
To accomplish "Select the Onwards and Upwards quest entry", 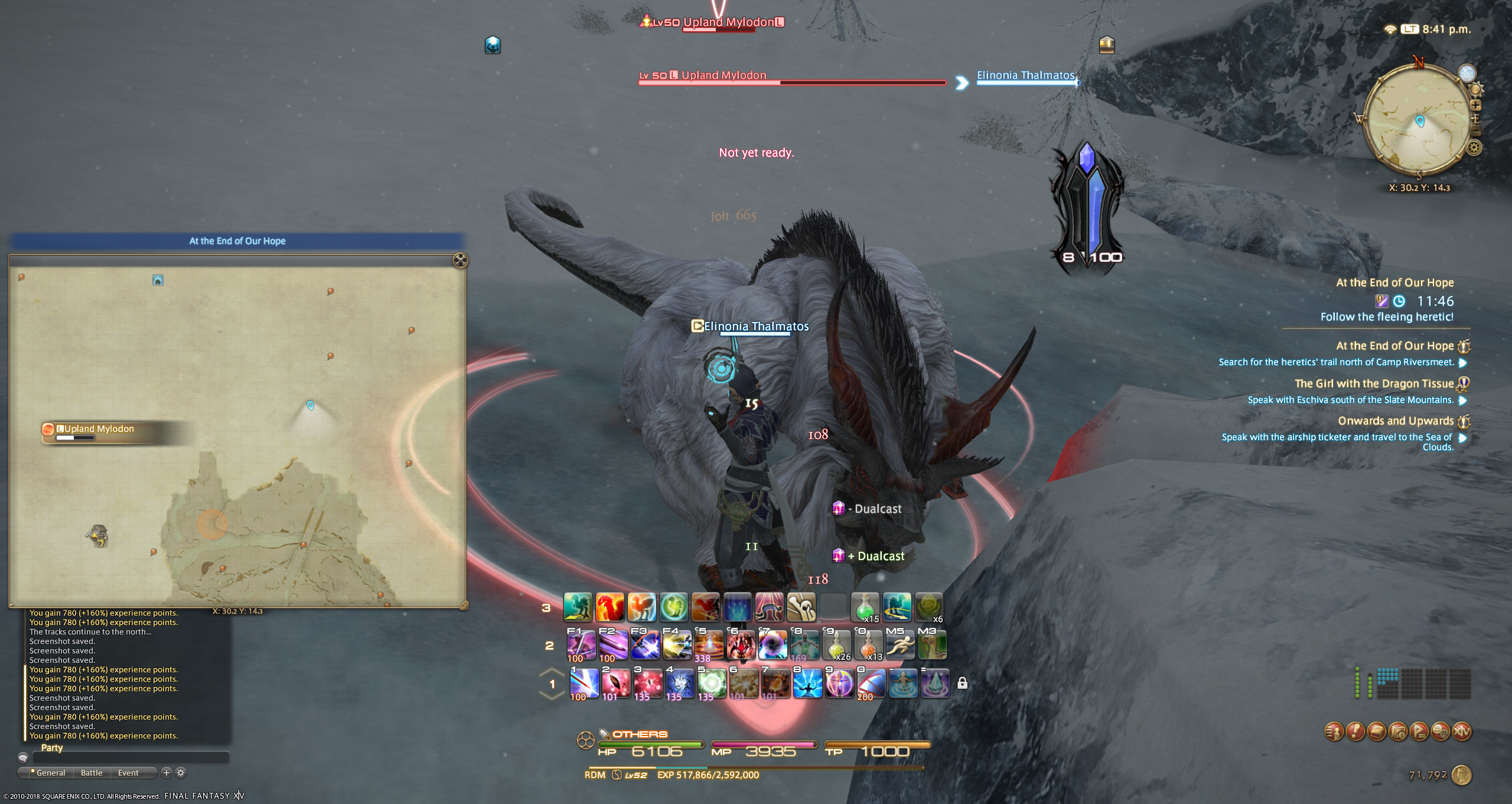I will 1395,421.
